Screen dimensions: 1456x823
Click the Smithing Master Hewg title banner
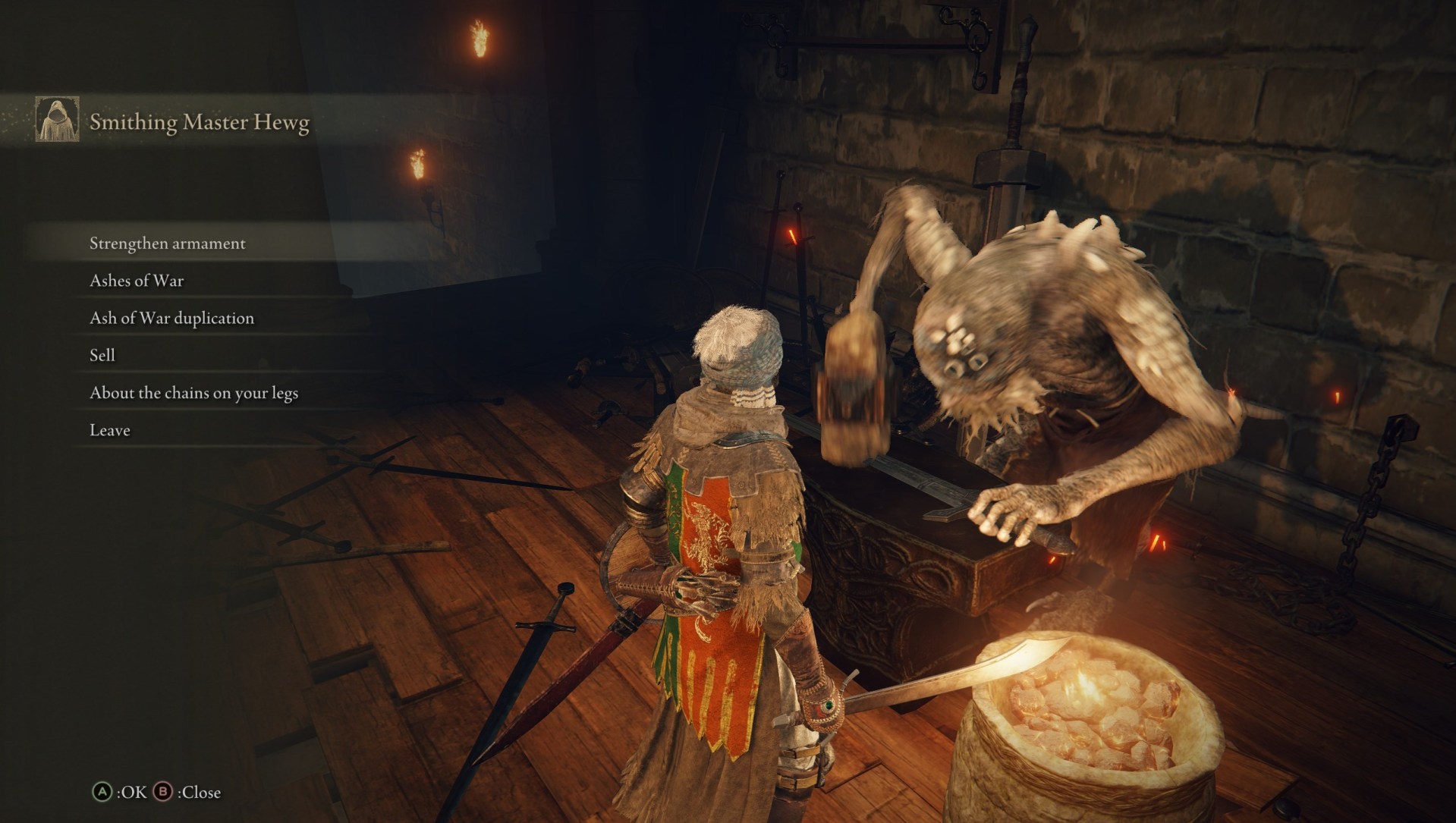pos(200,120)
